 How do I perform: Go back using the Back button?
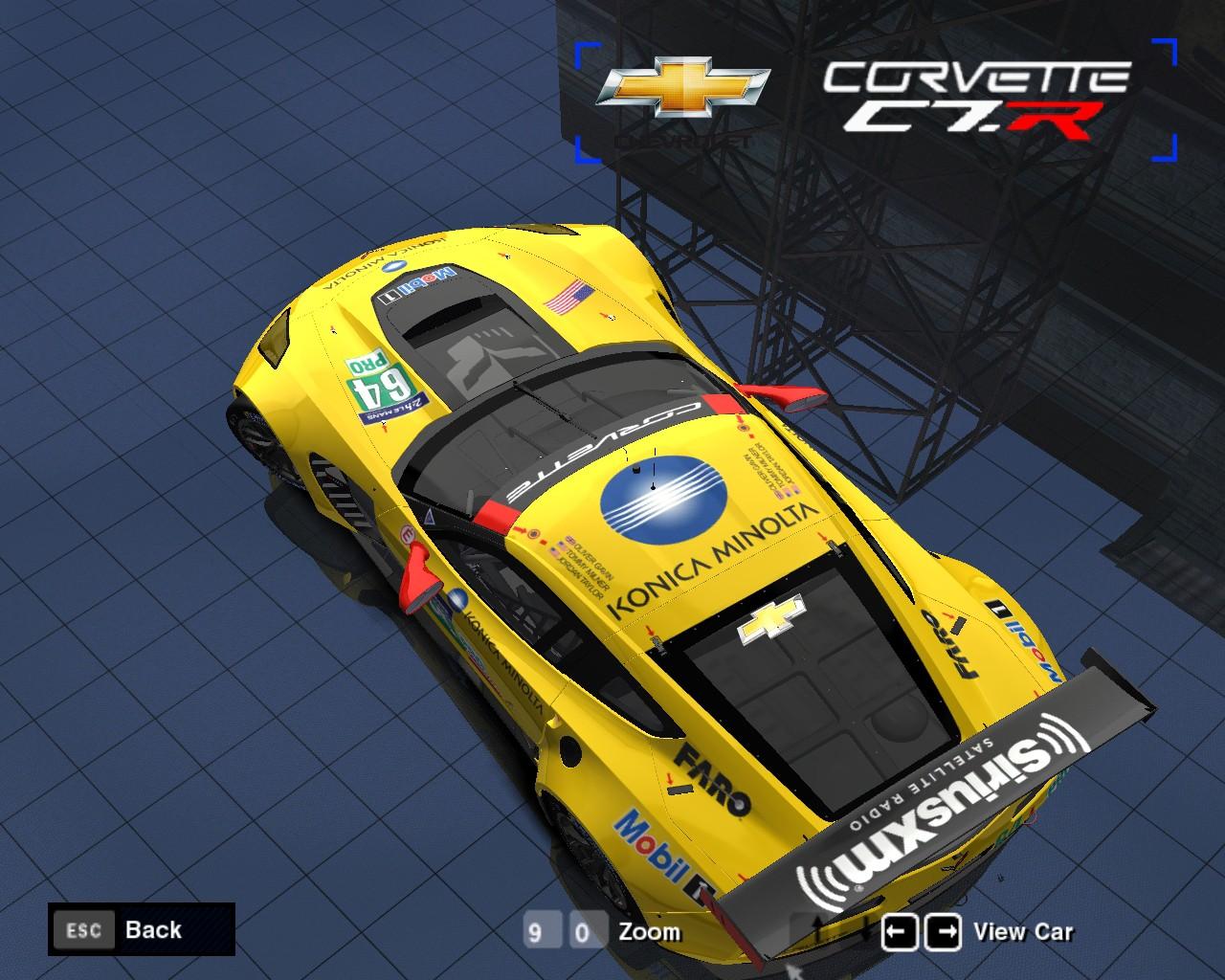[x=141, y=929]
